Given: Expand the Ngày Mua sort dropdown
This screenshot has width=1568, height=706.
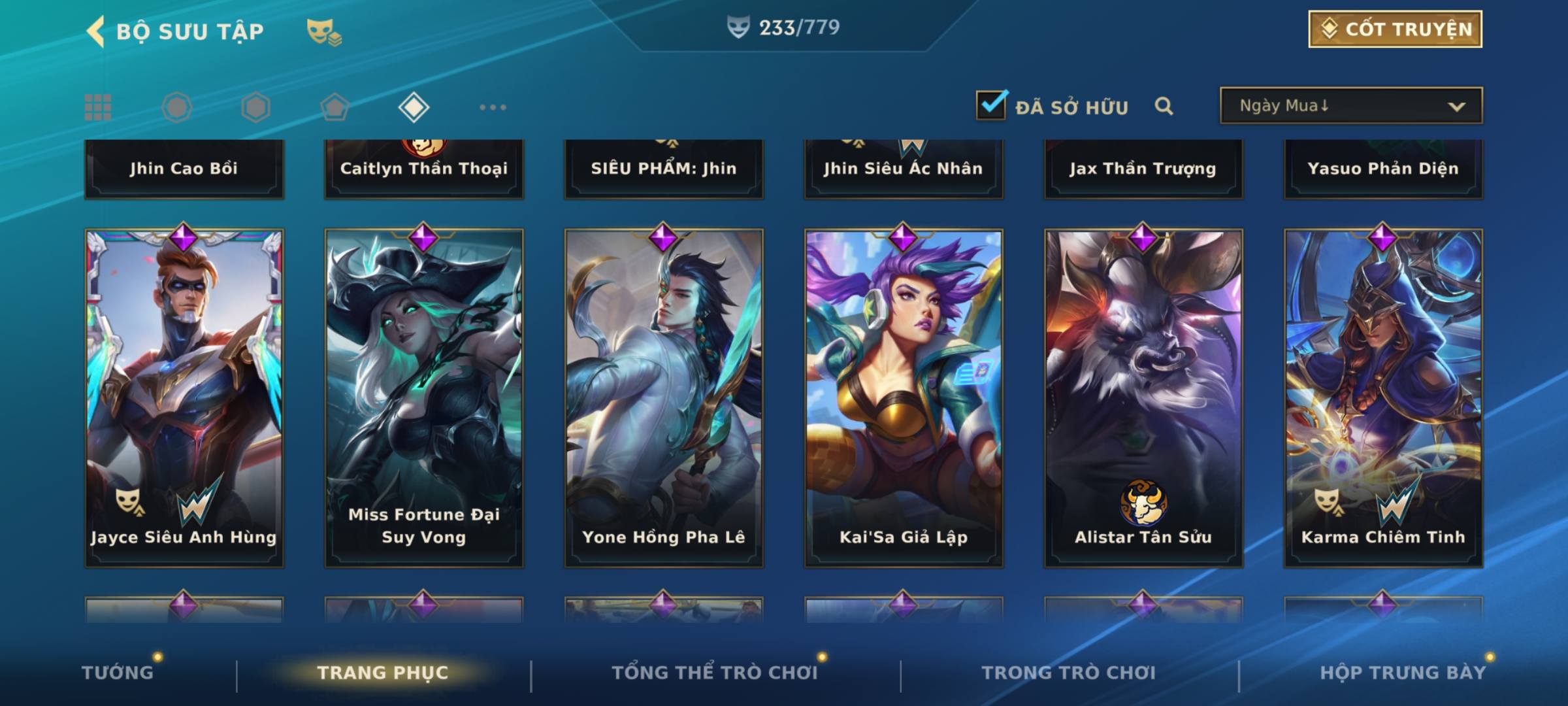Looking at the screenshot, I should coord(1350,106).
